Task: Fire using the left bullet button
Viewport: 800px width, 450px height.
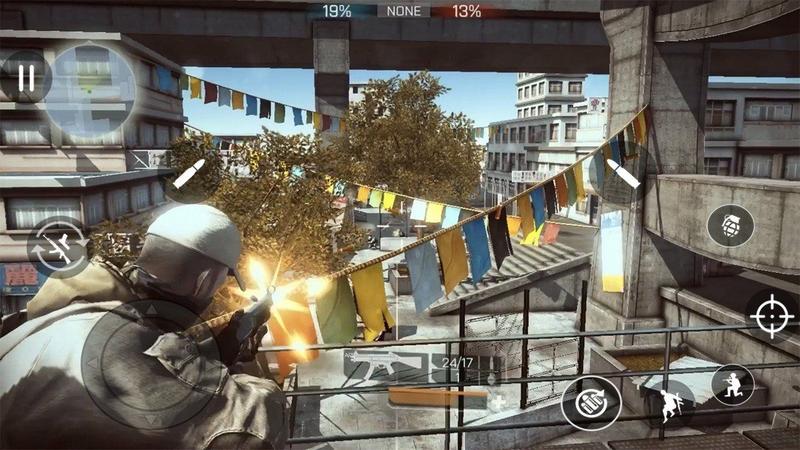Action: pos(190,172)
